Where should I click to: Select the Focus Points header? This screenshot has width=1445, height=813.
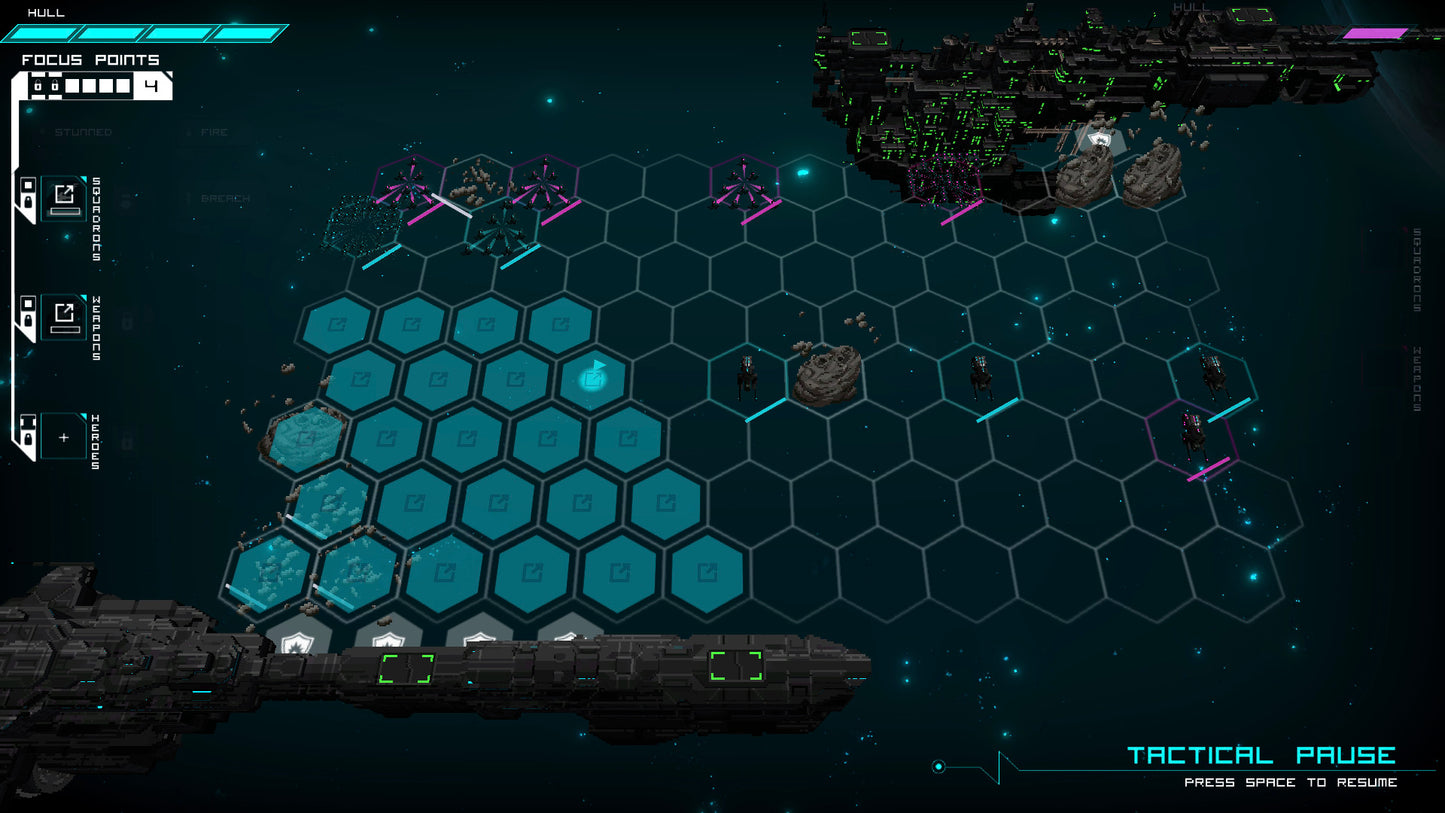coord(88,60)
